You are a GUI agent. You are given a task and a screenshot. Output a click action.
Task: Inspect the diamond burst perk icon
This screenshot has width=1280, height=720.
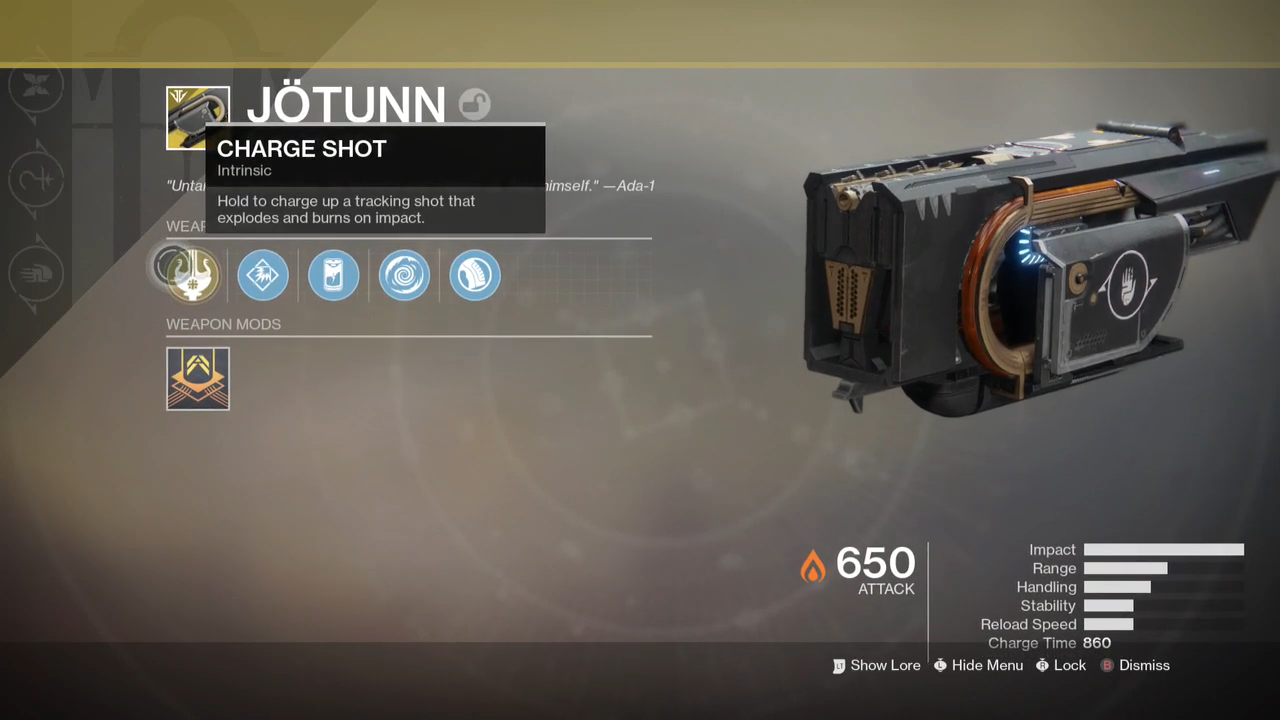click(263, 275)
